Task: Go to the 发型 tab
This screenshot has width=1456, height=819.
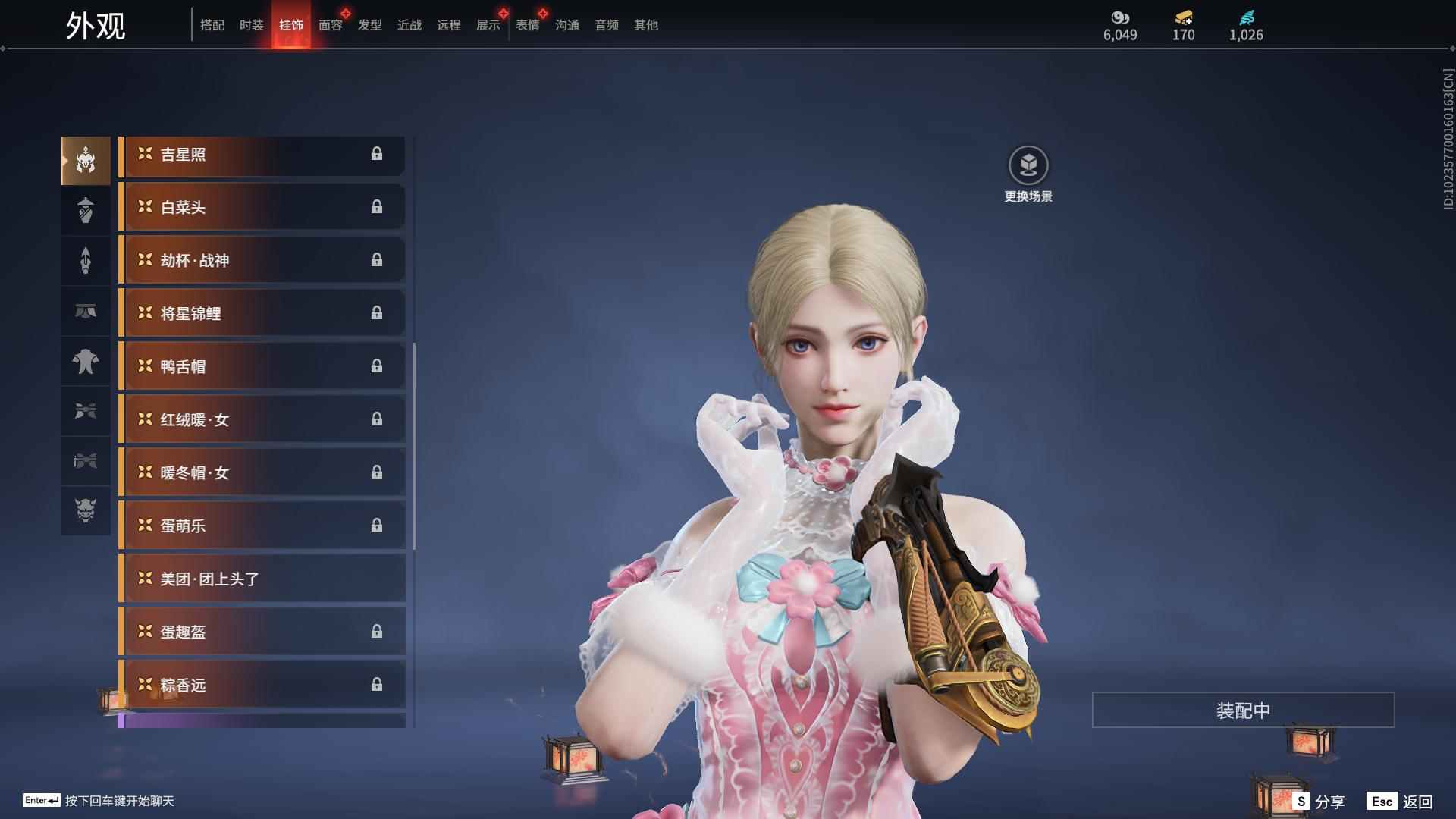Action: 370,25
